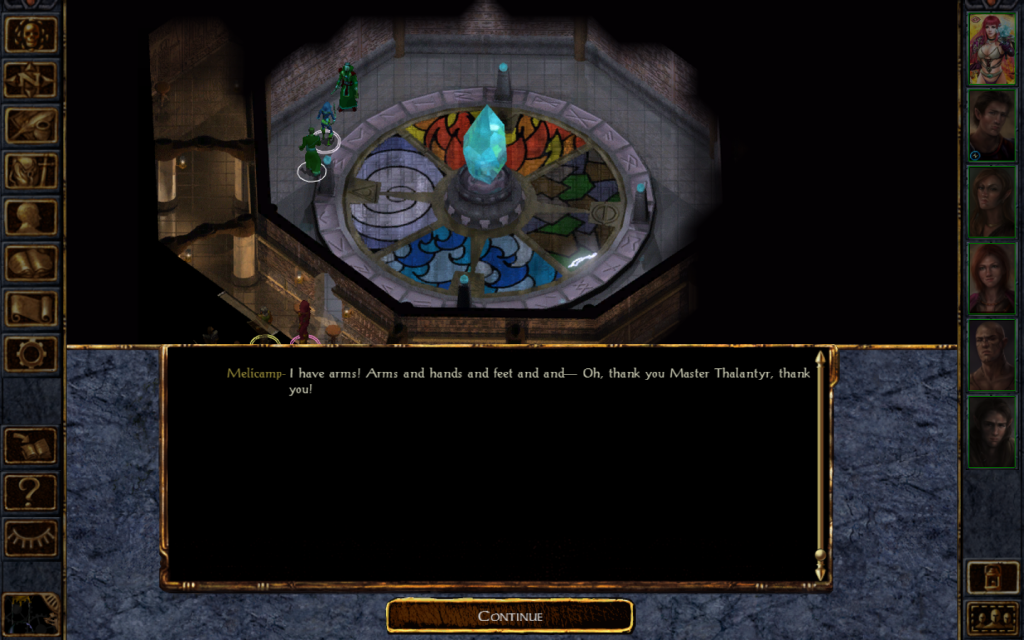Toggle the closed-eye highlight button

point(31,537)
